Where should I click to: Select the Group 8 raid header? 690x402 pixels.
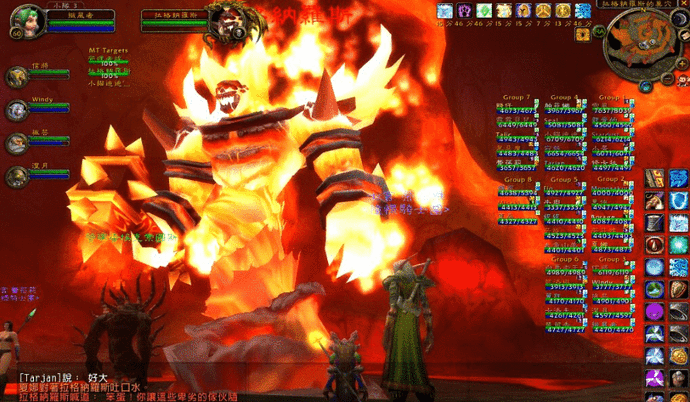click(x=517, y=179)
